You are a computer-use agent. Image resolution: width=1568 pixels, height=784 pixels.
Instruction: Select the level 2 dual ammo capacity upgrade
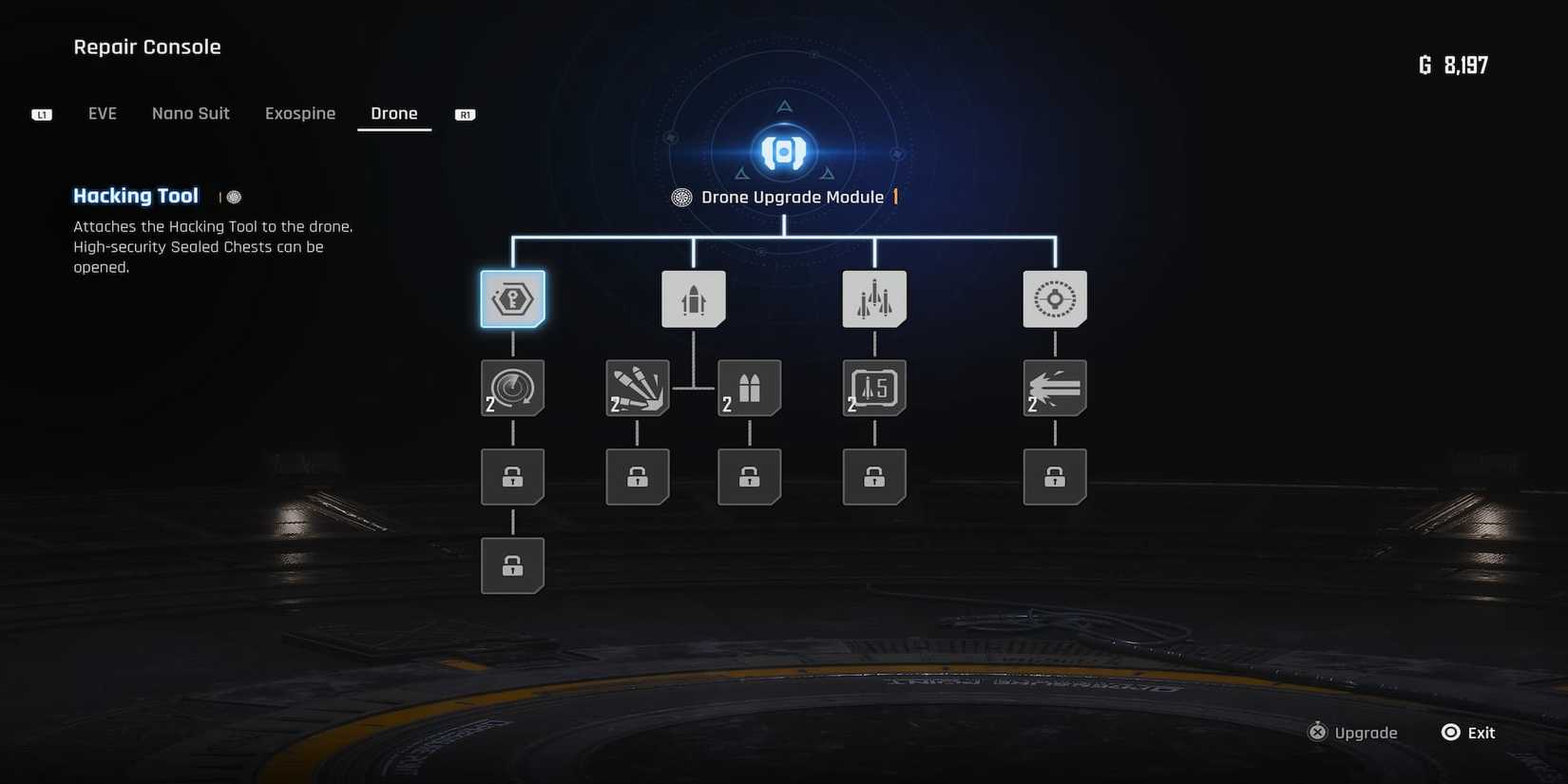(x=750, y=387)
